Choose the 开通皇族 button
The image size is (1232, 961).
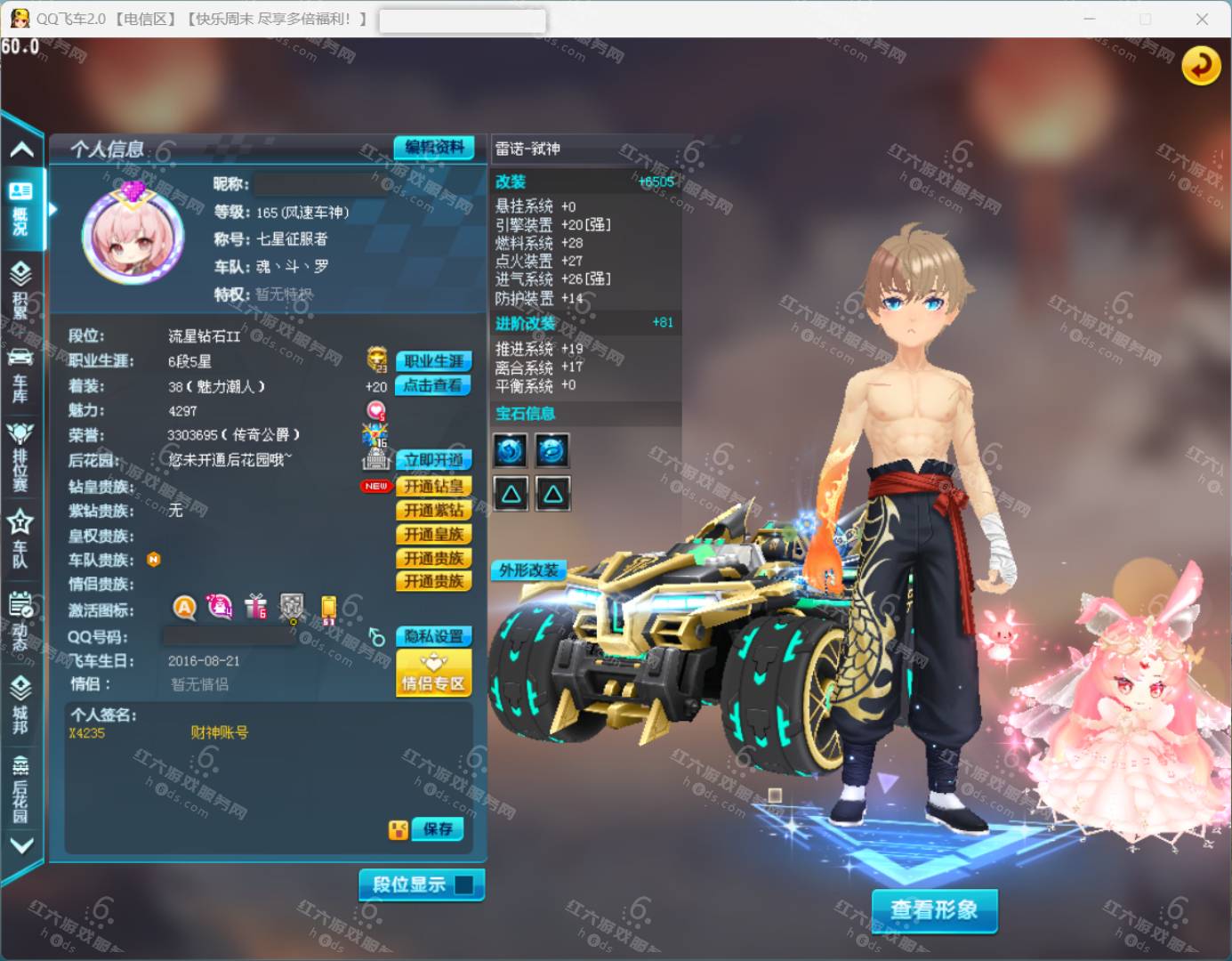pyautogui.click(x=433, y=534)
